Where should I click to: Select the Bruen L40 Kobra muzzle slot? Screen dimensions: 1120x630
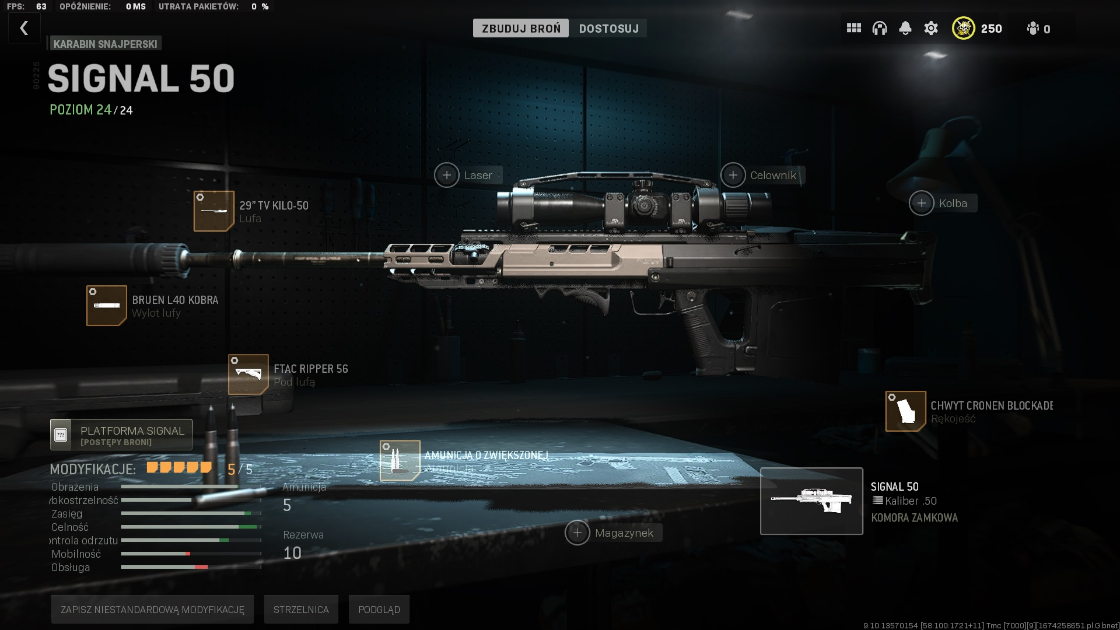(x=106, y=305)
